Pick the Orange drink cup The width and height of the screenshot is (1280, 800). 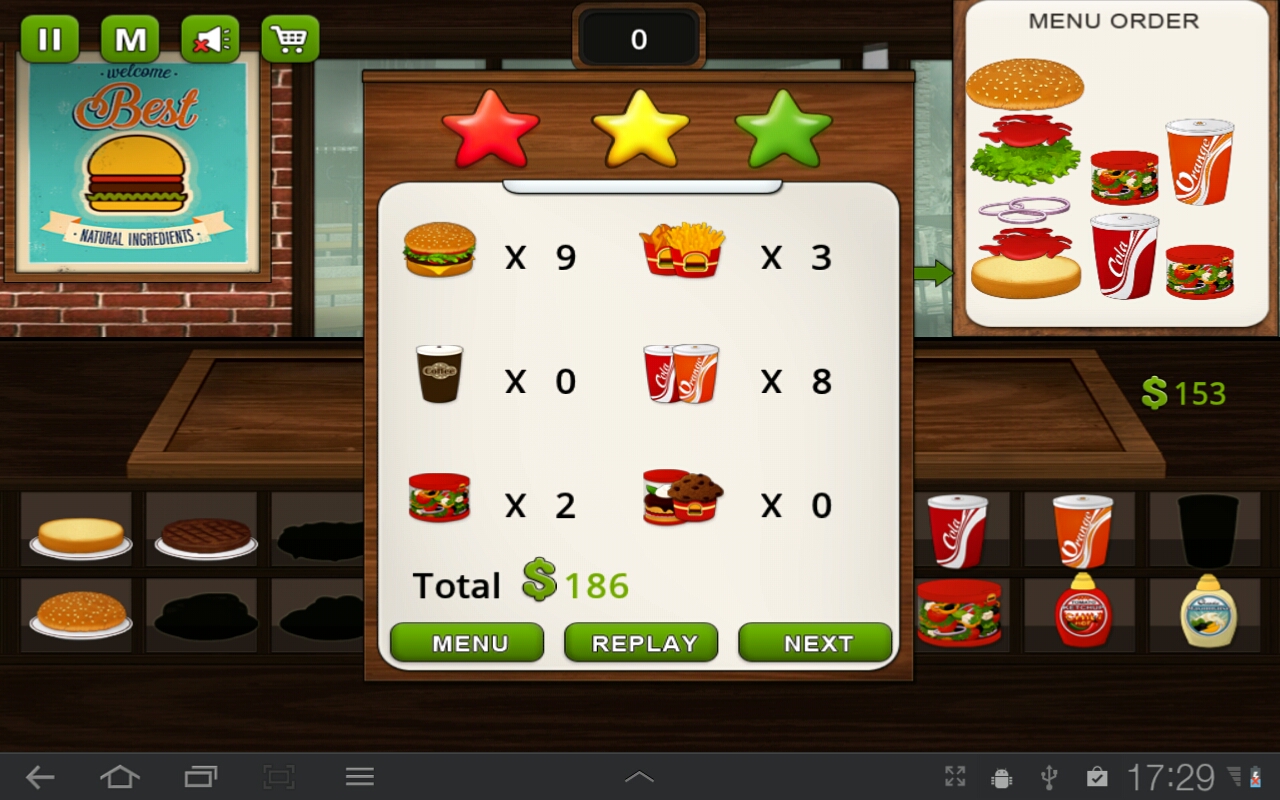pos(1082,529)
